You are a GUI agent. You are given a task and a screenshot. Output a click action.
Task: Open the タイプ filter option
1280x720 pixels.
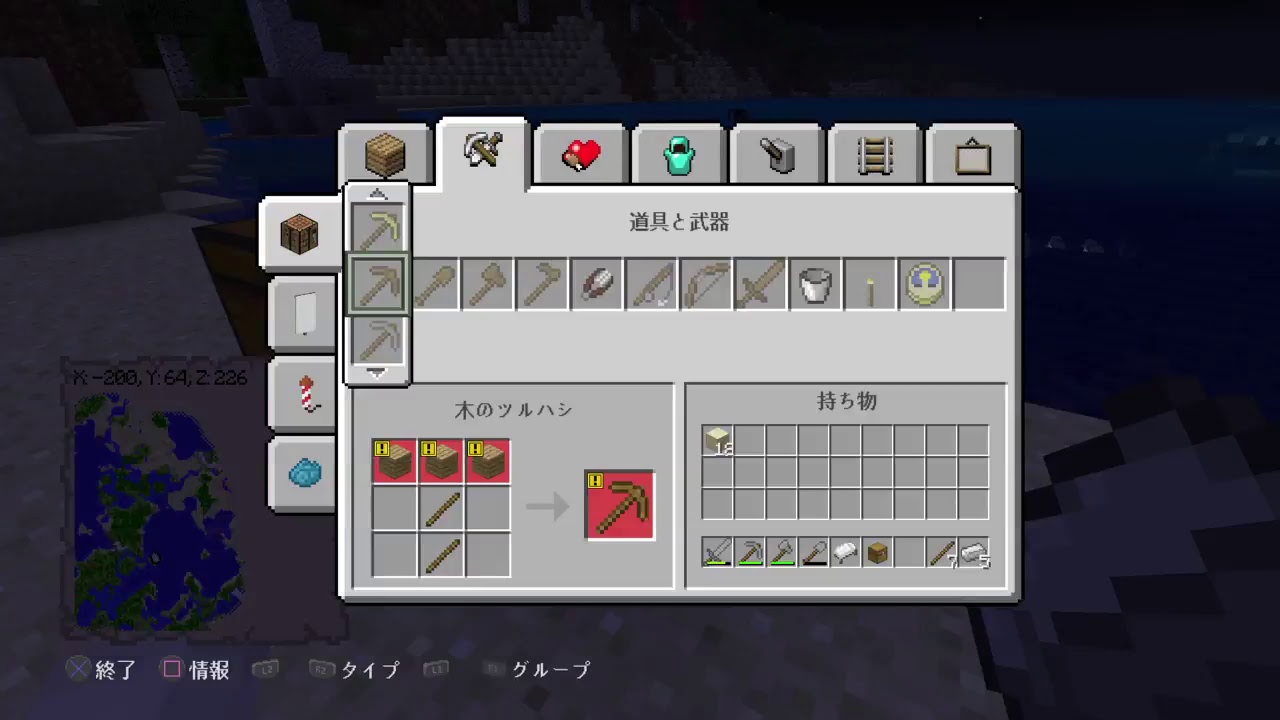[x=369, y=670]
